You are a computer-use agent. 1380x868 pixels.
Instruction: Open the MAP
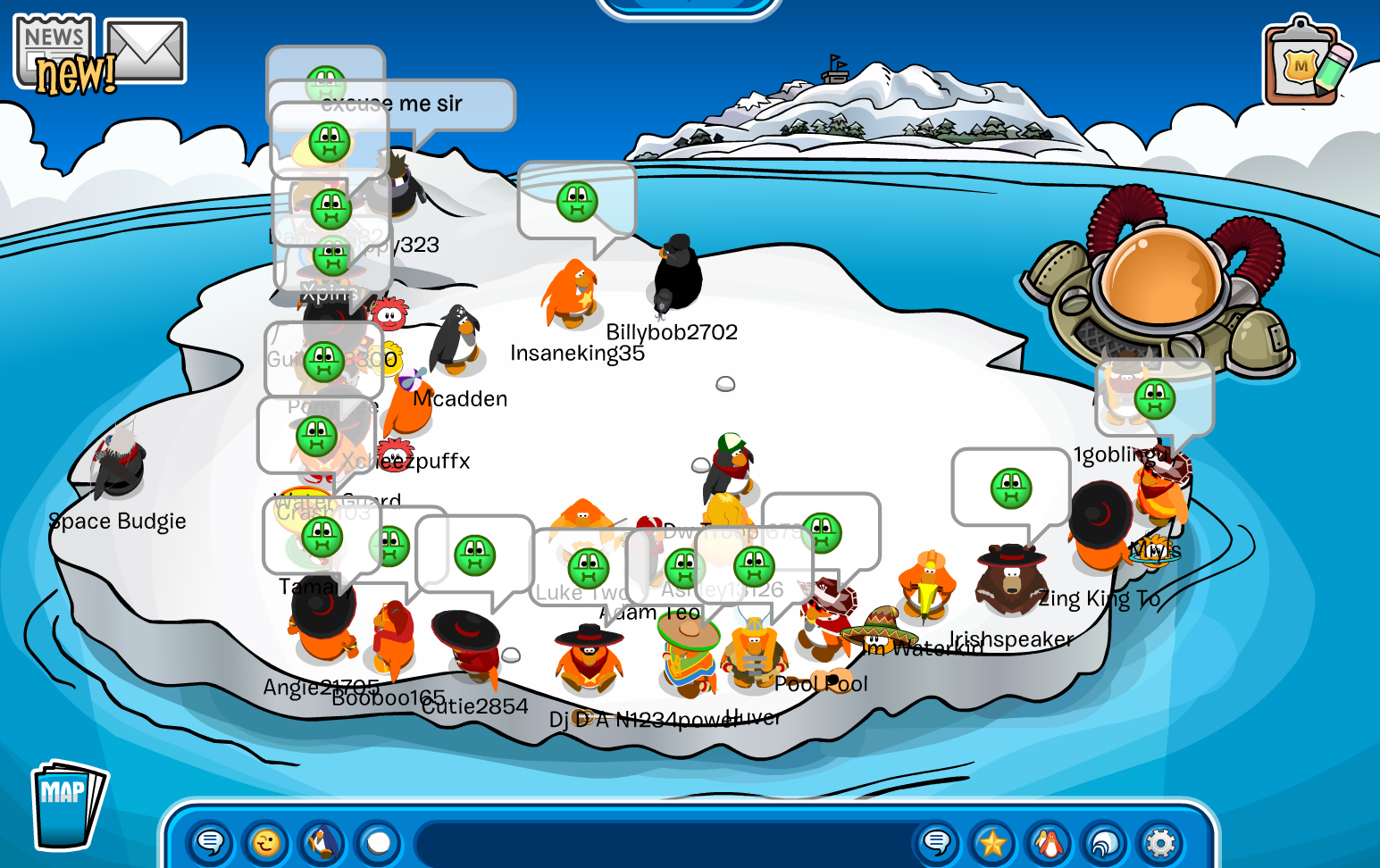point(65,805)
